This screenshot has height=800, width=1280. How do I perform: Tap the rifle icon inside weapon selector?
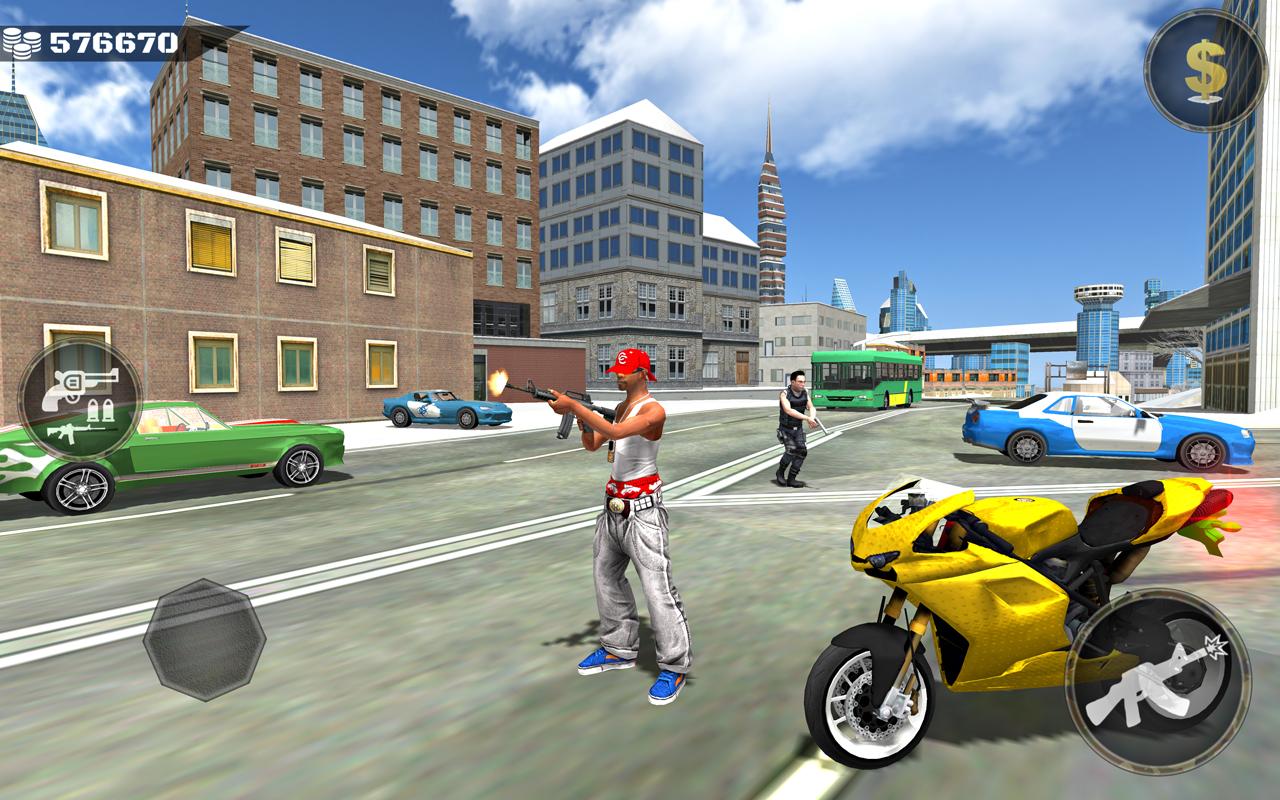pyautogui.click(x=80, y=433)
